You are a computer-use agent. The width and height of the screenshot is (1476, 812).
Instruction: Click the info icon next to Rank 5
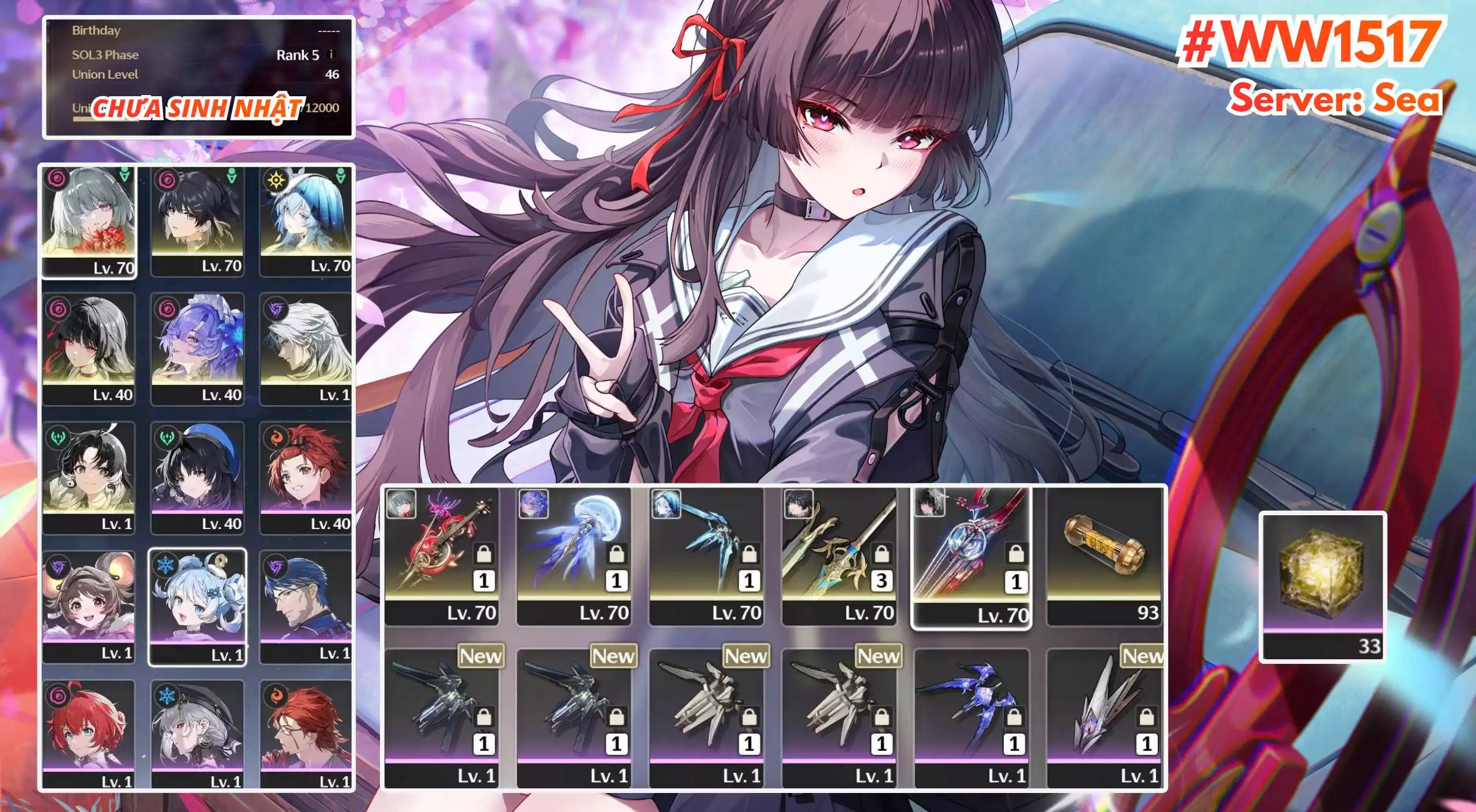[331, 55]
